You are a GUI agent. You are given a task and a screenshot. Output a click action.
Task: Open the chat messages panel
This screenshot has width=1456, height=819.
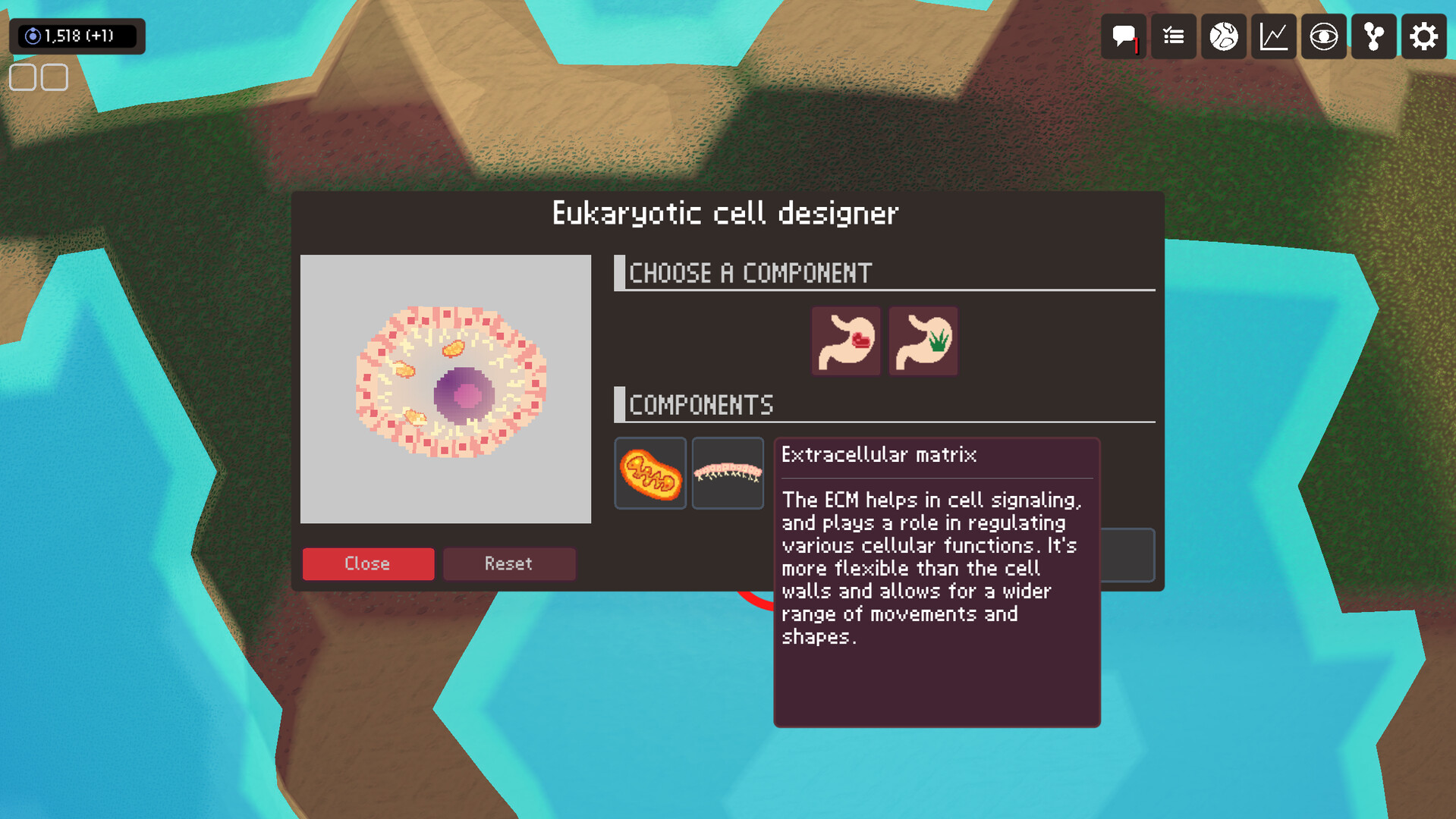1123,36
